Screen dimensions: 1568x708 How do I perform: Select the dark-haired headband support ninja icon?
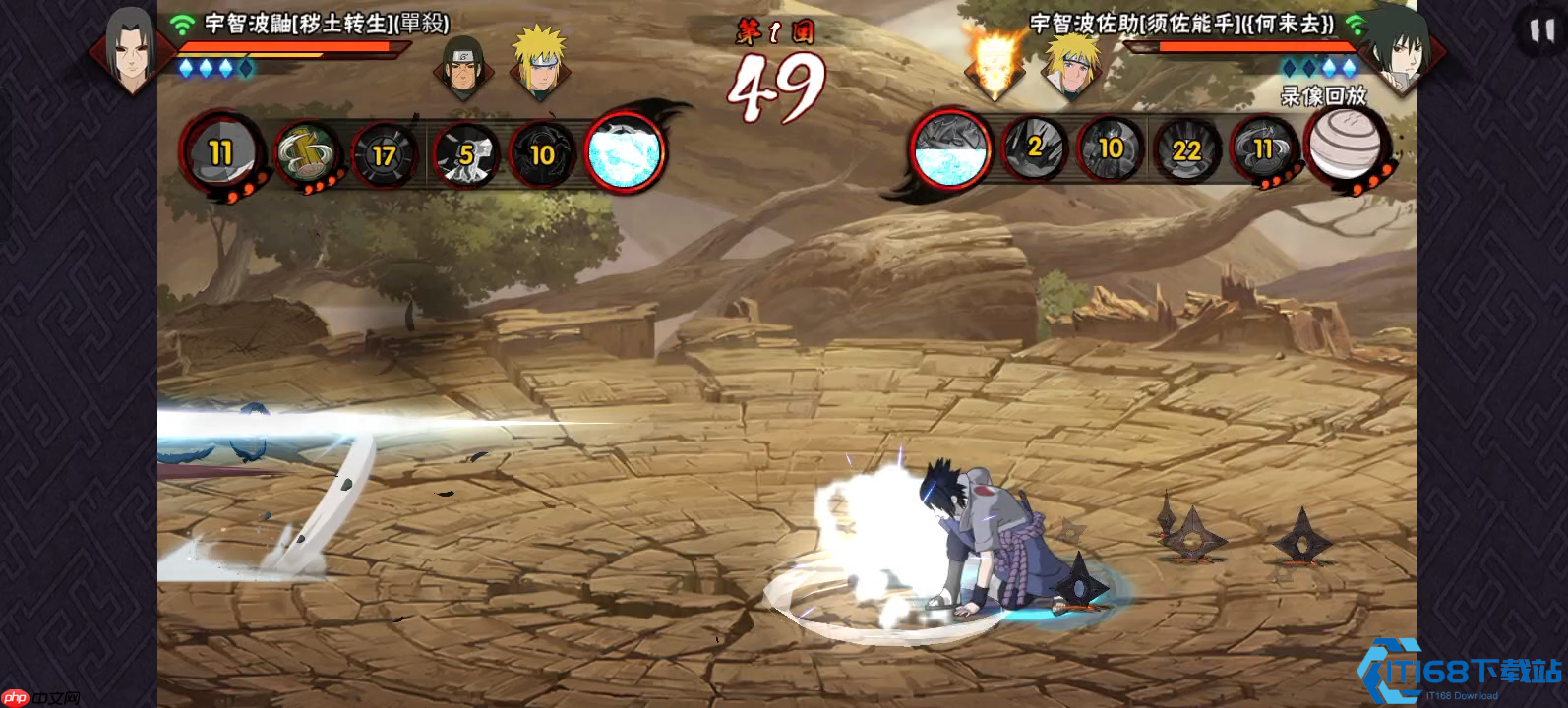[462, 67]
